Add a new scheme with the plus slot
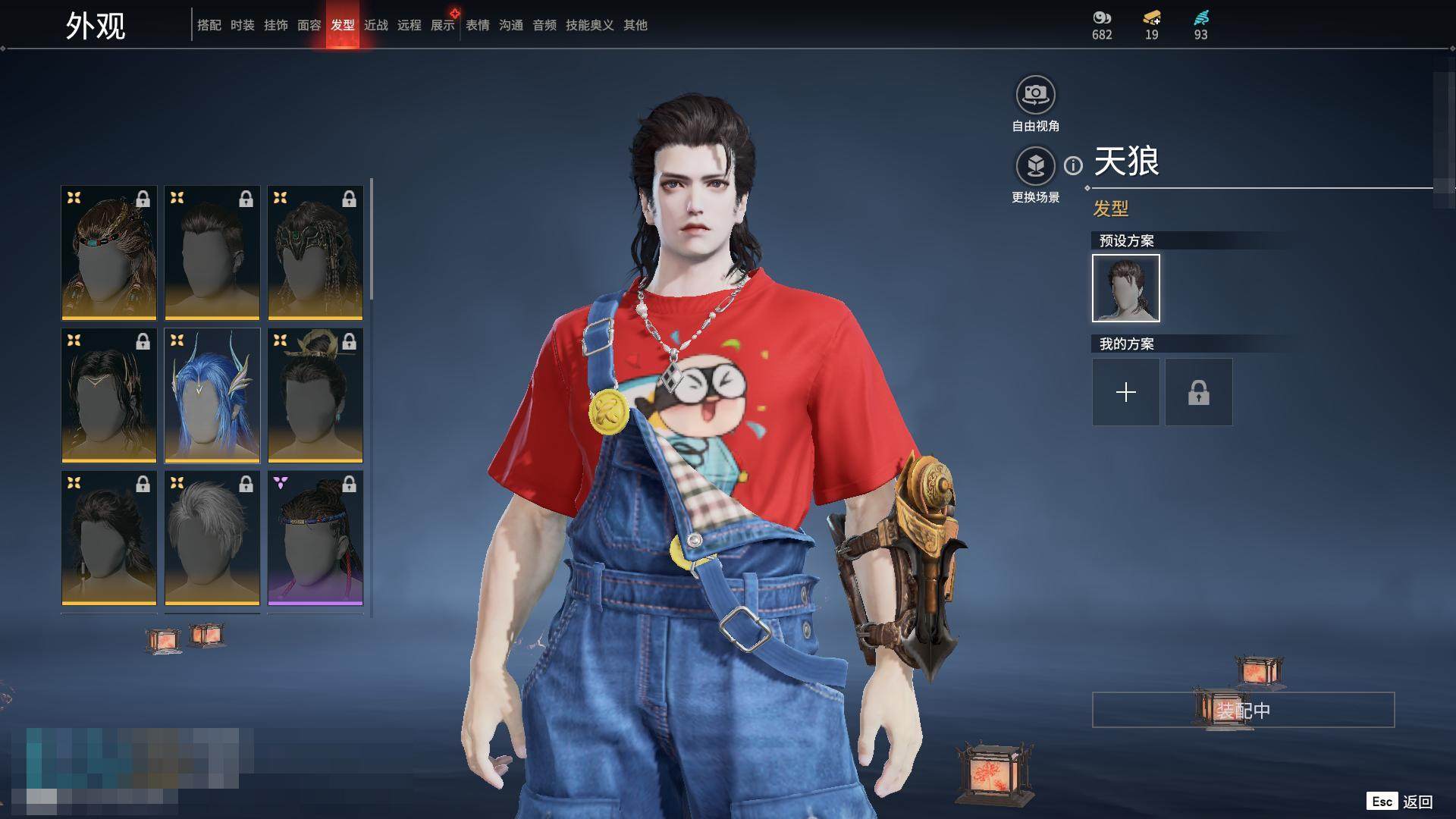Image resolution: width=1456 pixels, height=819 pixels. click(x=1125, y=392)
